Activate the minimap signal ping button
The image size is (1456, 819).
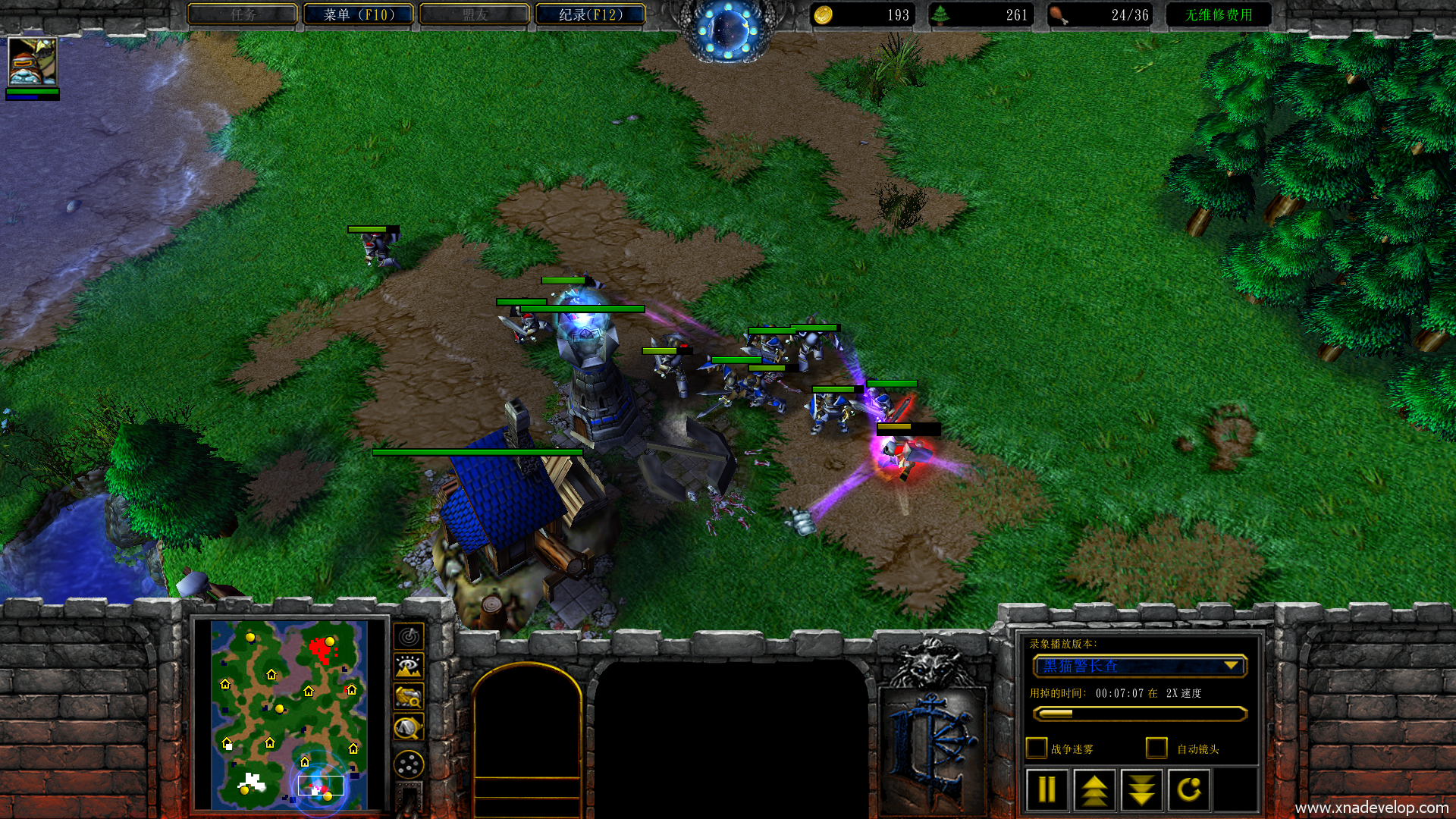point(409,636)
